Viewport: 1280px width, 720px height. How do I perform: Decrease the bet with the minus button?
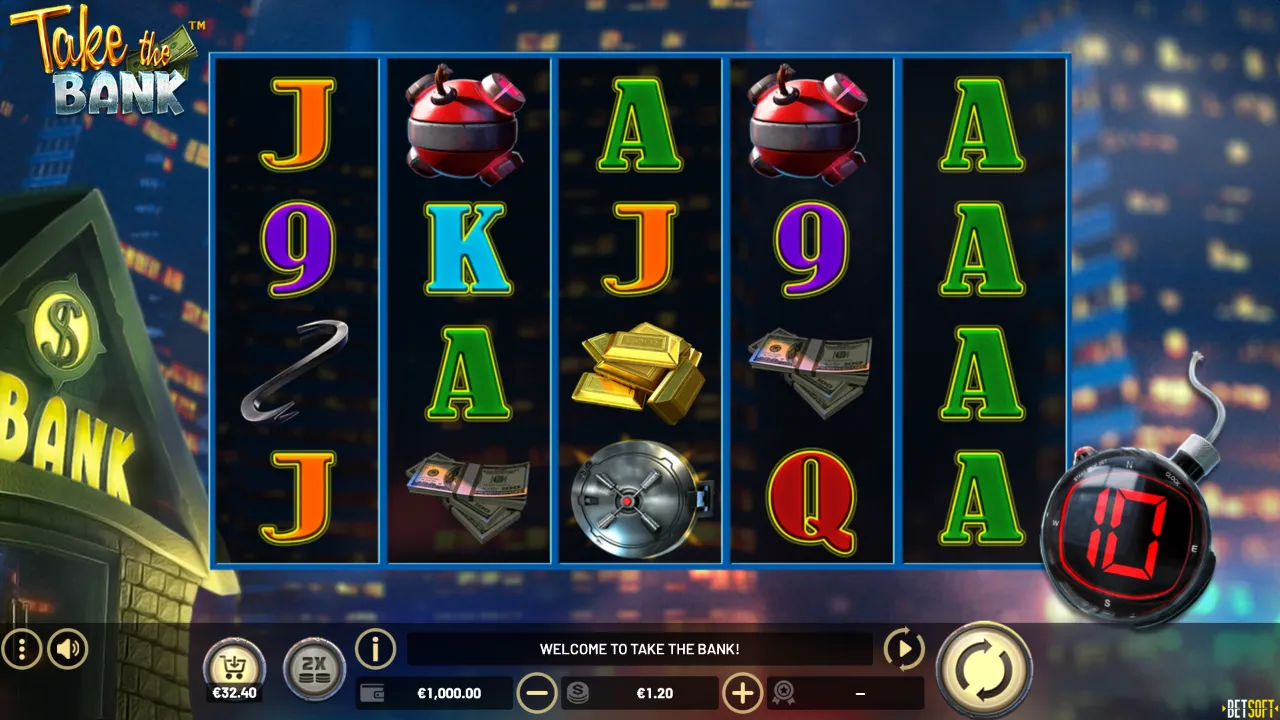537,693
